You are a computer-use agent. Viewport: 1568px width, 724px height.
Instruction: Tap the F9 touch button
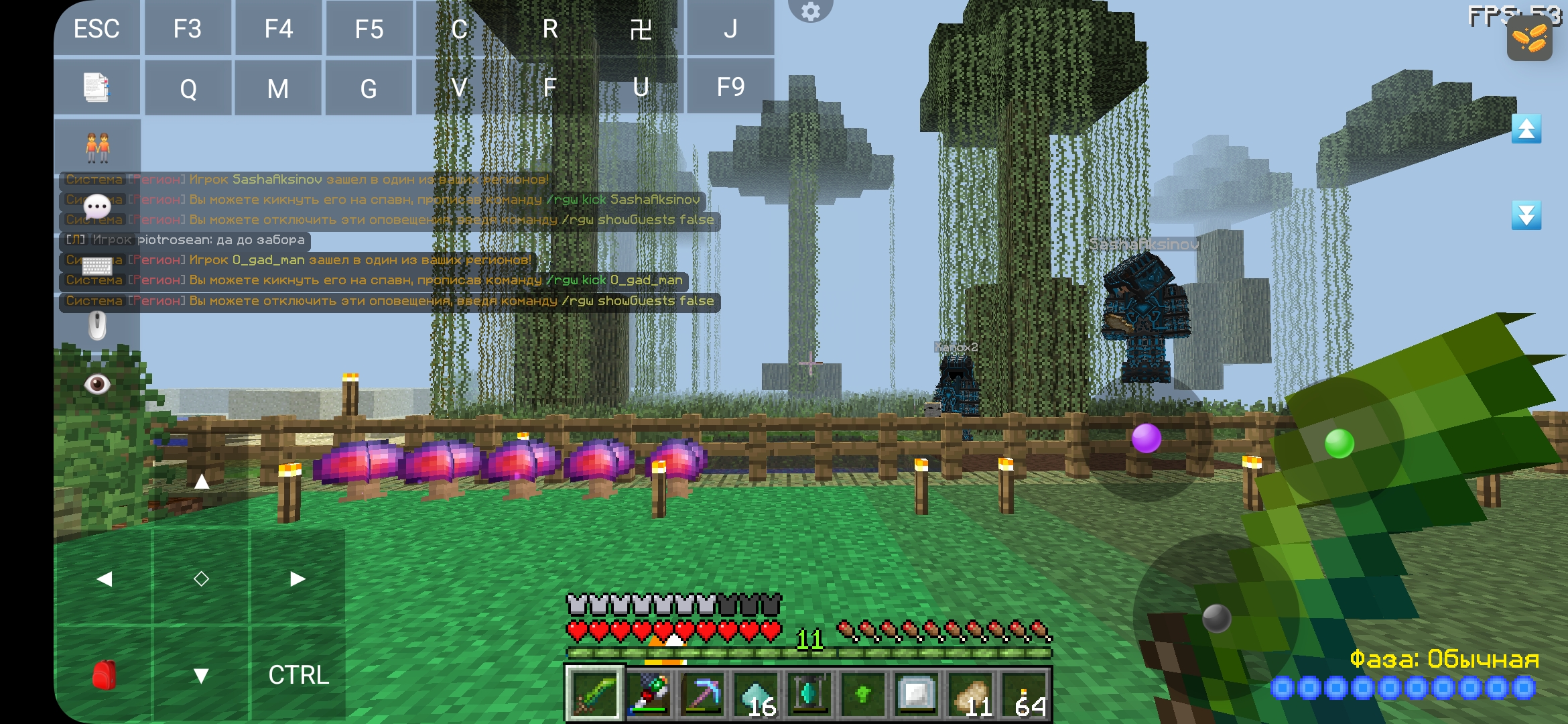730,87
